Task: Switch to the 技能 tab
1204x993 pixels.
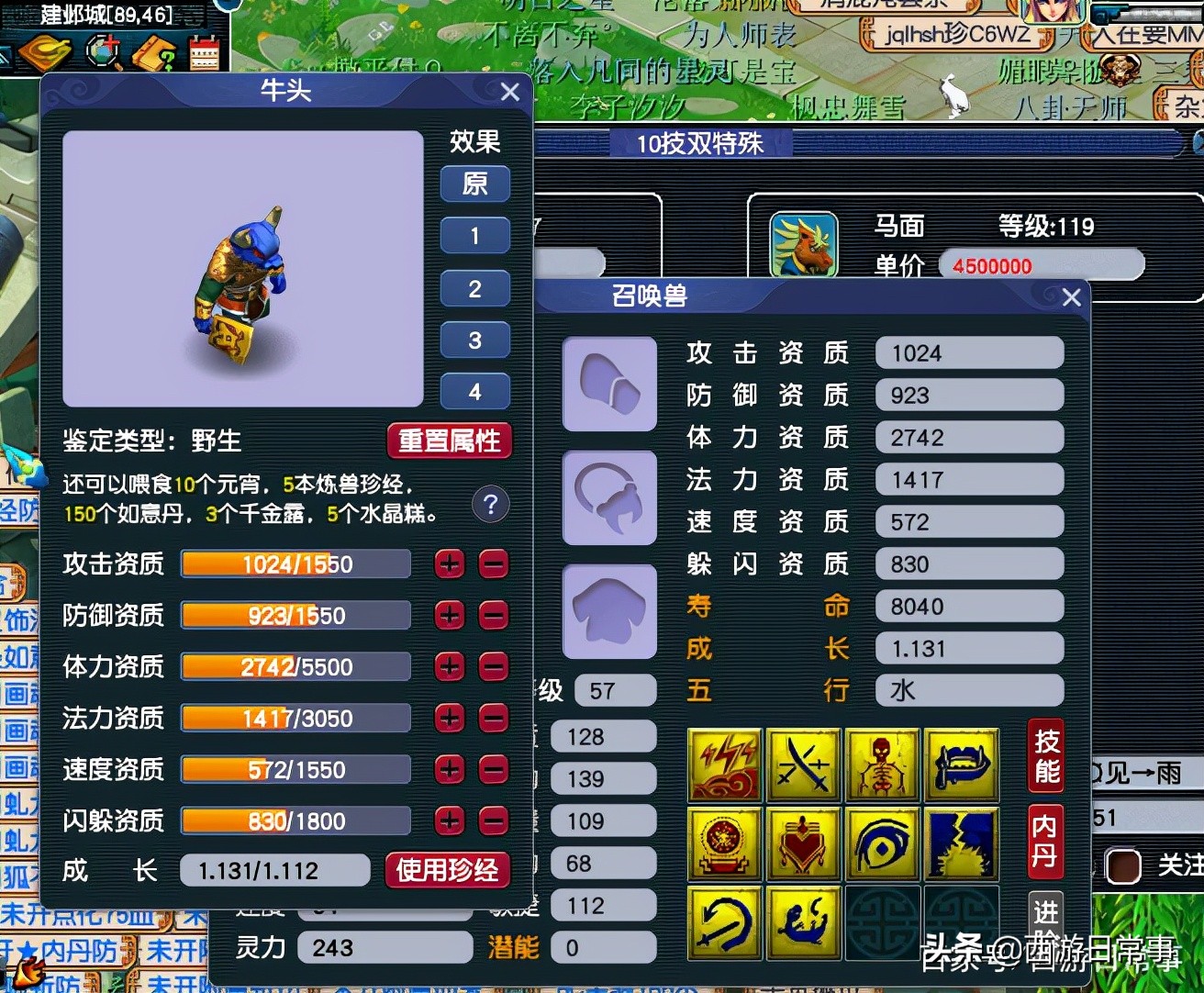Action: (1044, 754)
